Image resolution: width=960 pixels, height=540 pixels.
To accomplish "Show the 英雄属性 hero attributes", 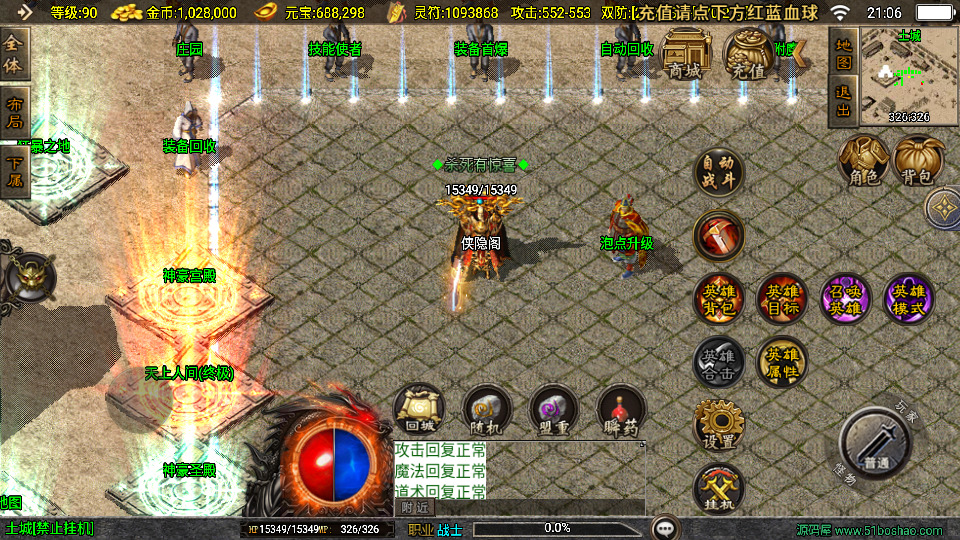I will (782, 362).
